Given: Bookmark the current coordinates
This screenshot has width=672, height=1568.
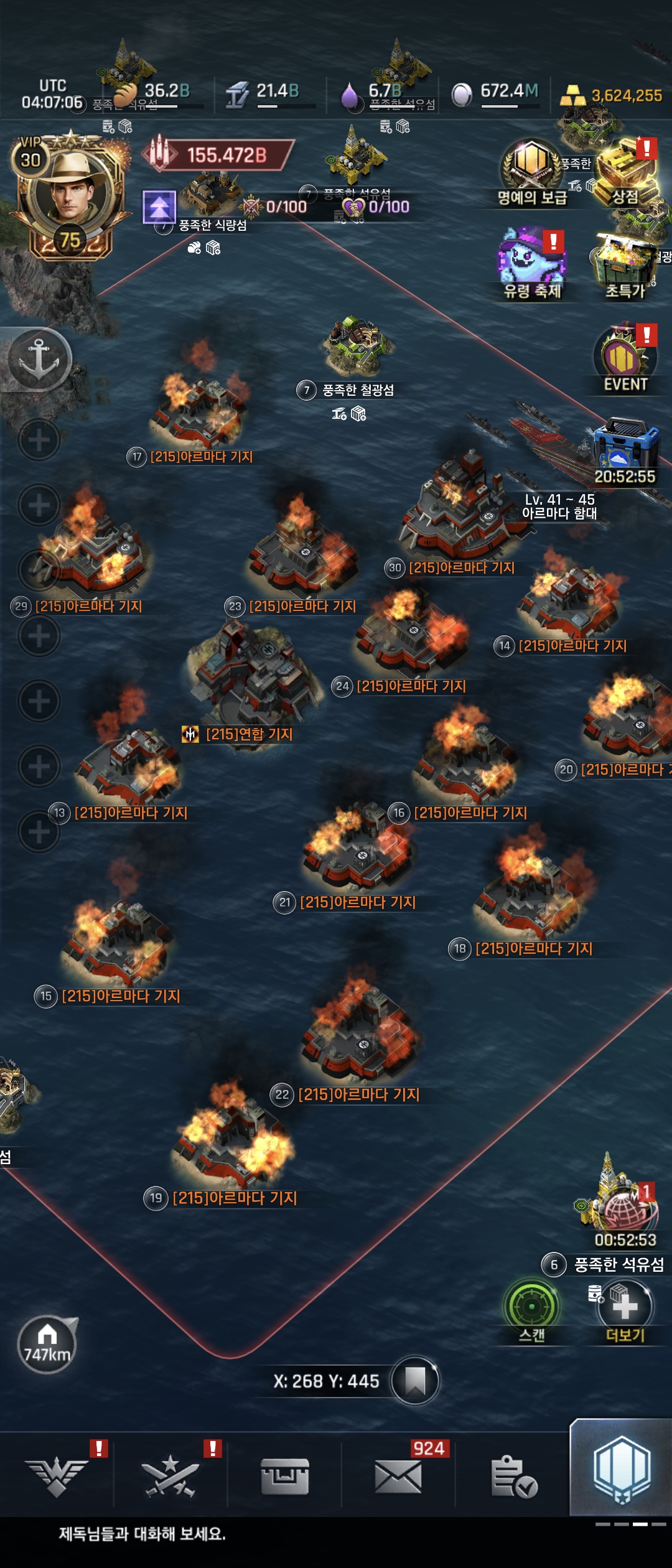Looking at the screenshot, I should click(x=415, y=1381).
